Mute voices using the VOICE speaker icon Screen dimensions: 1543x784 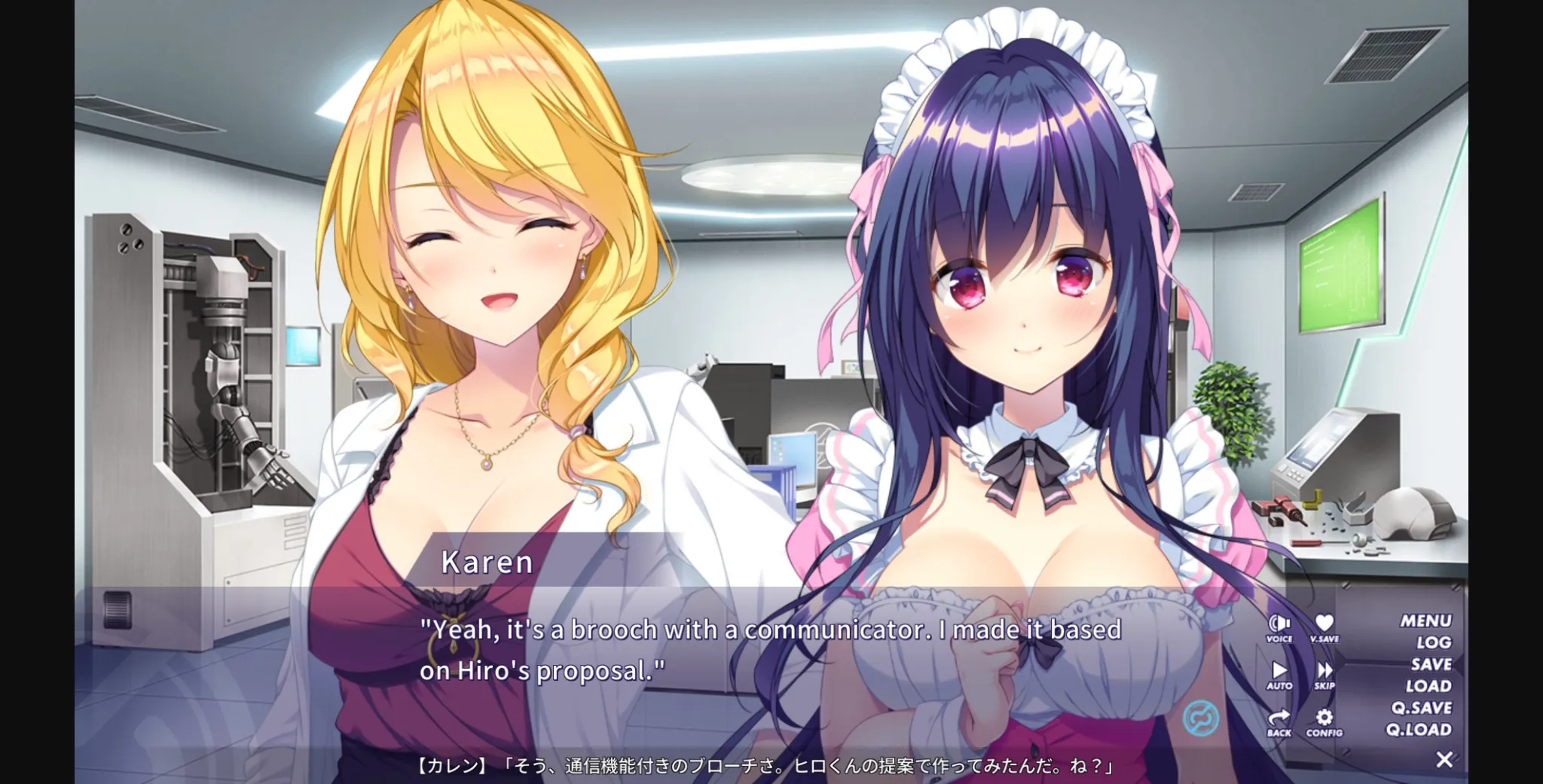1281,622
